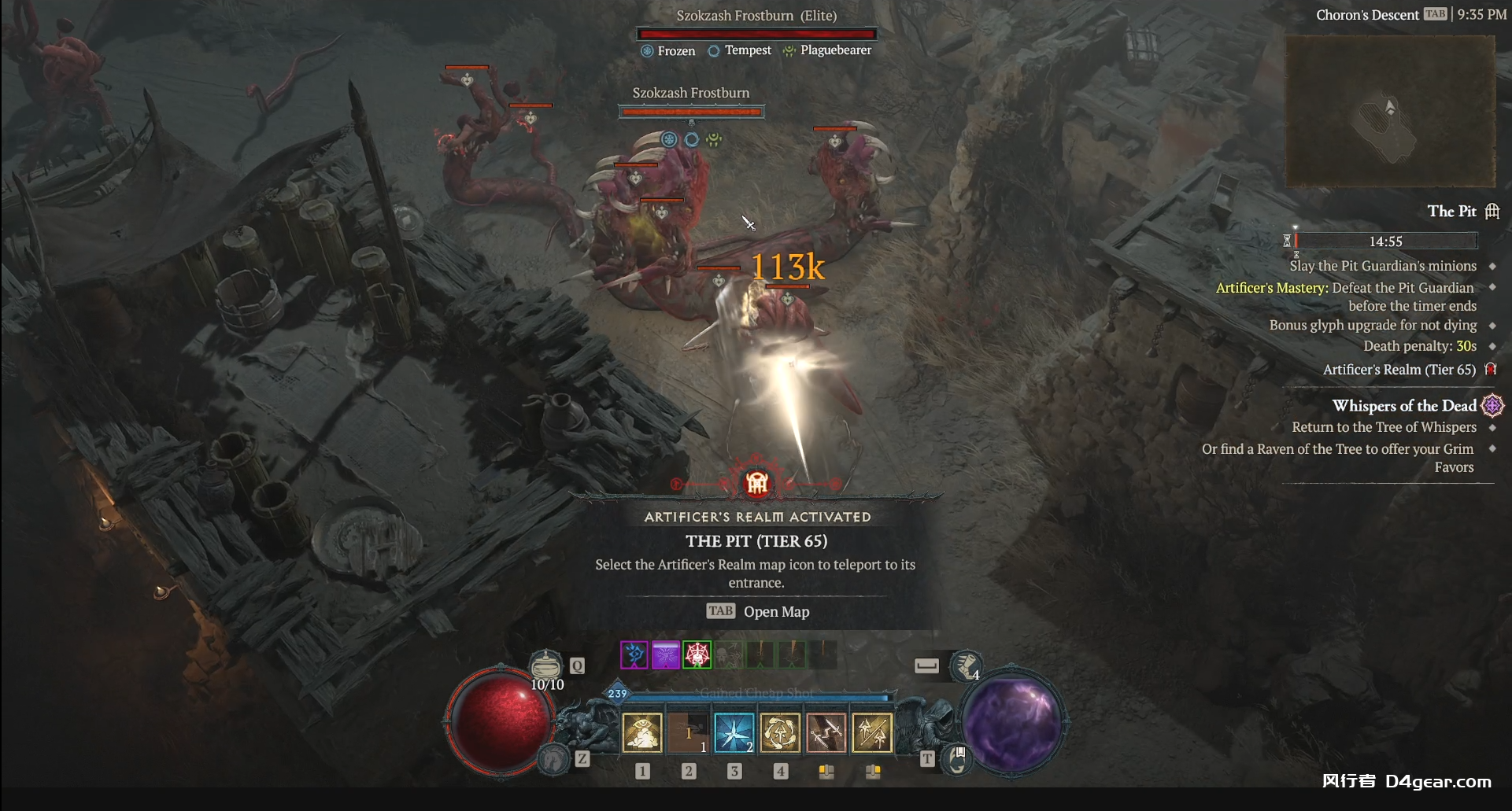Select the last skill bar slot

click(x=872, y=732)
